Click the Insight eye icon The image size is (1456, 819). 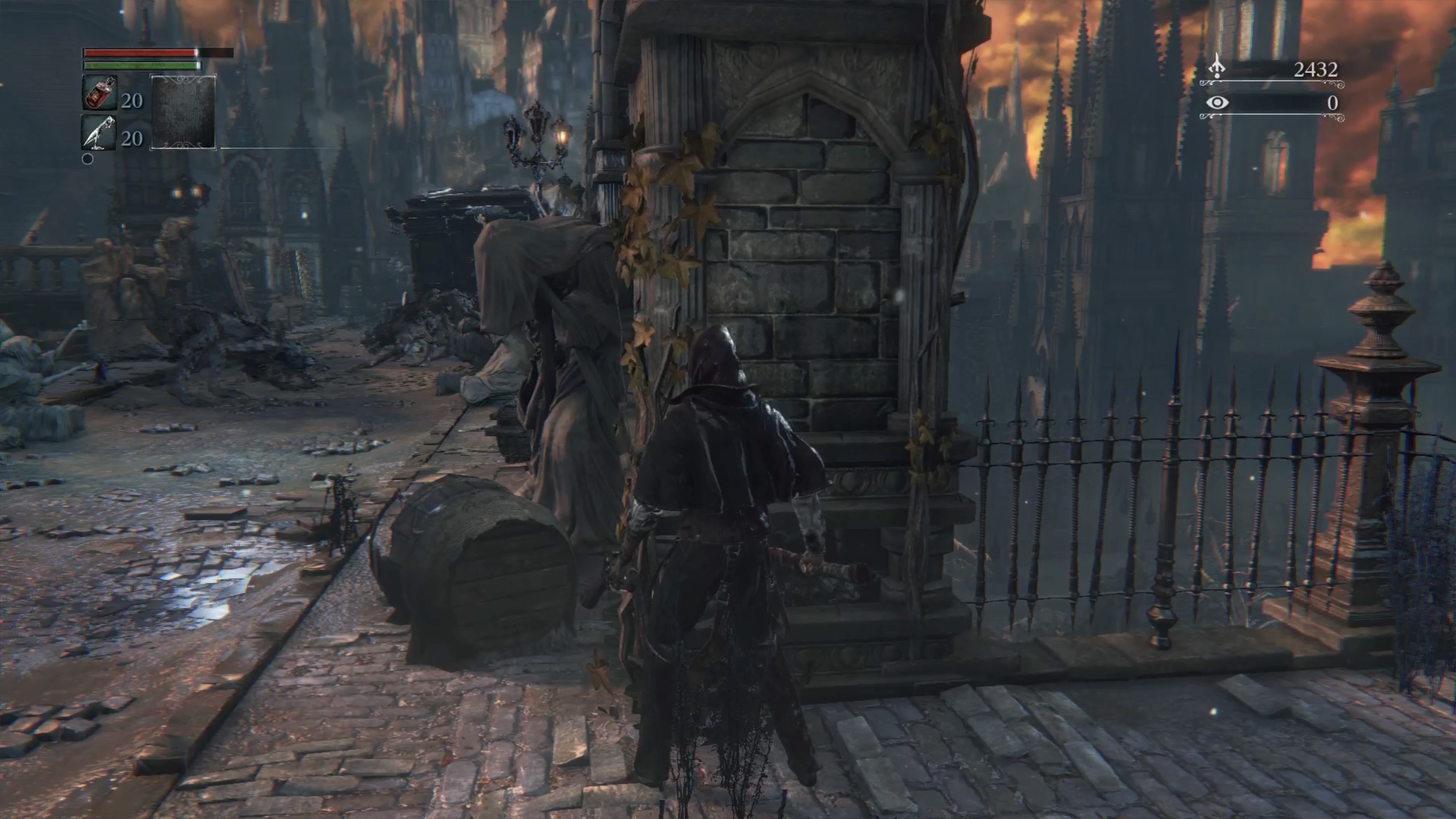(x=1217, y=103)
